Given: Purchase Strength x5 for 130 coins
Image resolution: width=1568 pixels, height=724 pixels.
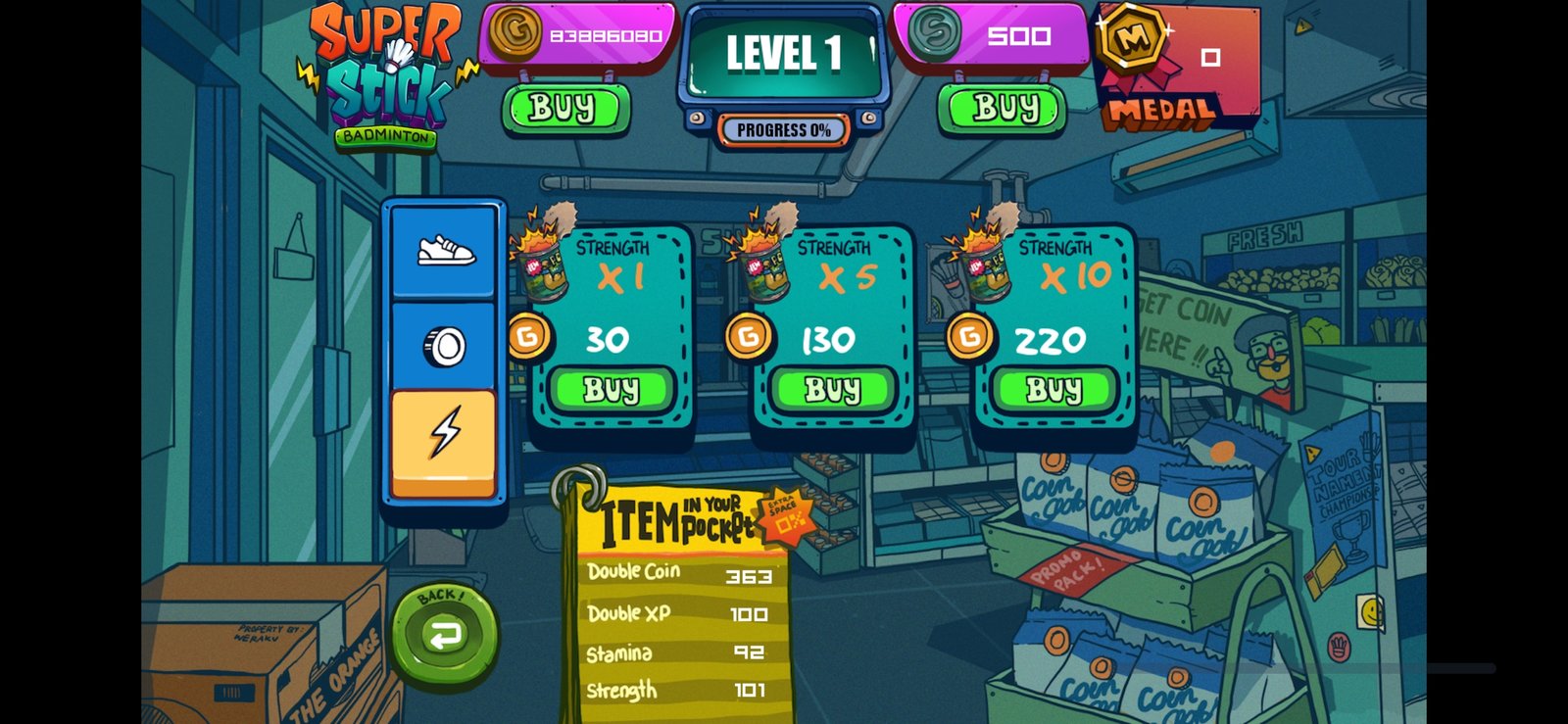Looking at the screenshot, I should click(x=832, y=390).
